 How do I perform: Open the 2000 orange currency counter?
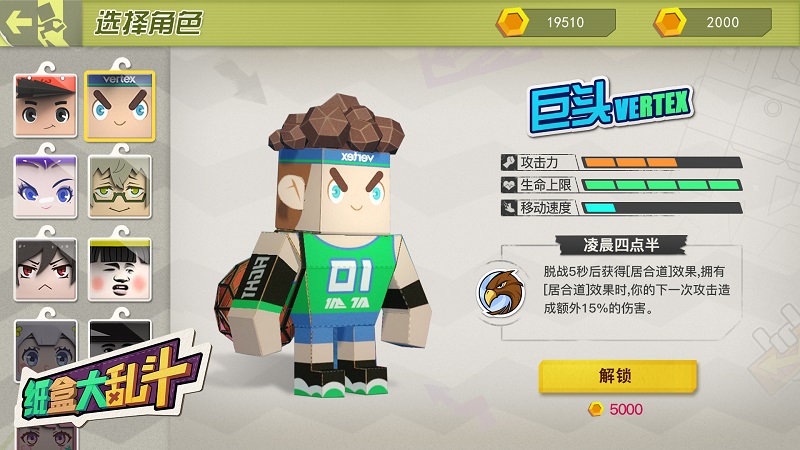point(713,22)
